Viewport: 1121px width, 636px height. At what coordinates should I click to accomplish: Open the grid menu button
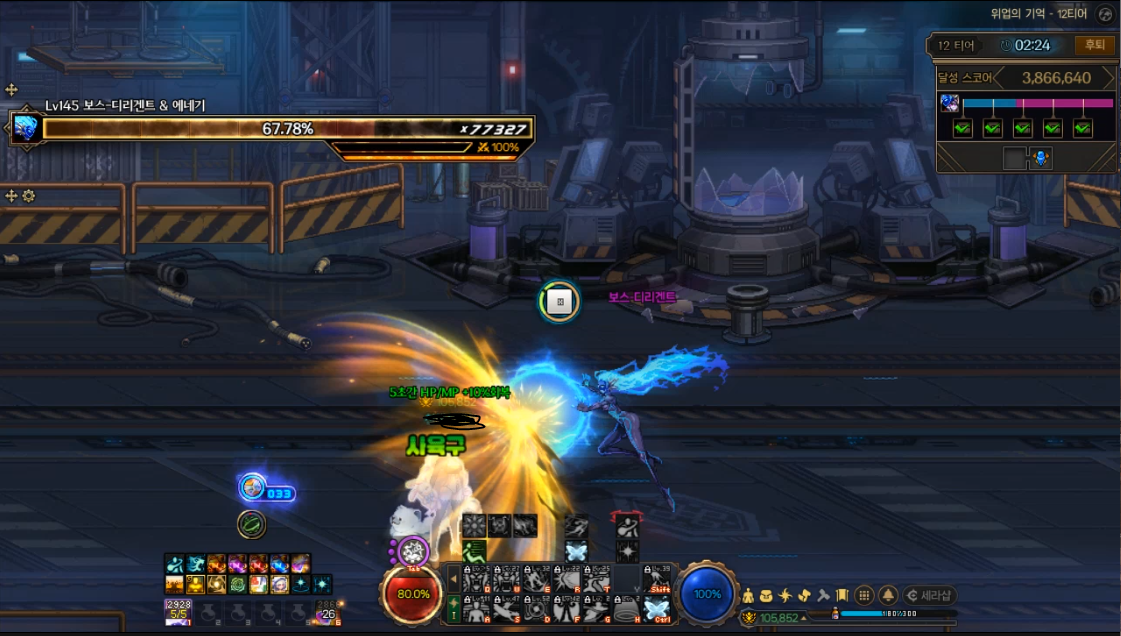(x=865, y=595)
